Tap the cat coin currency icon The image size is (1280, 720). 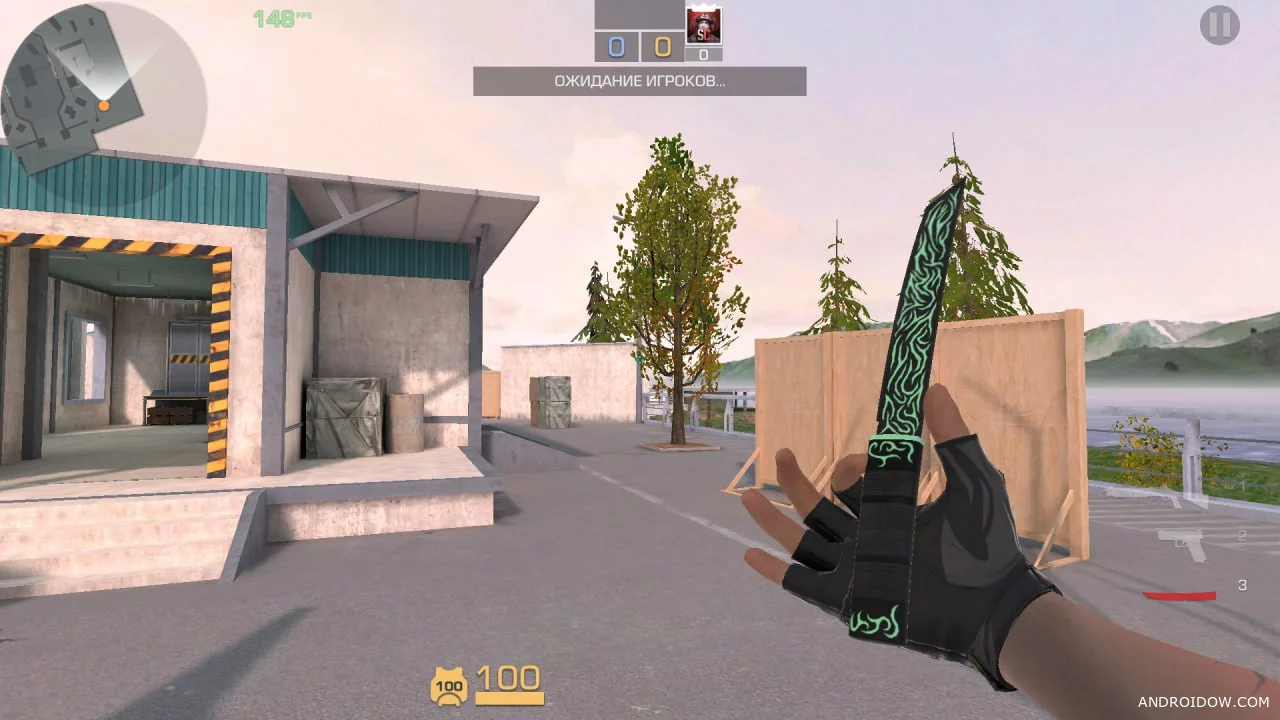[x=450, y=686]
